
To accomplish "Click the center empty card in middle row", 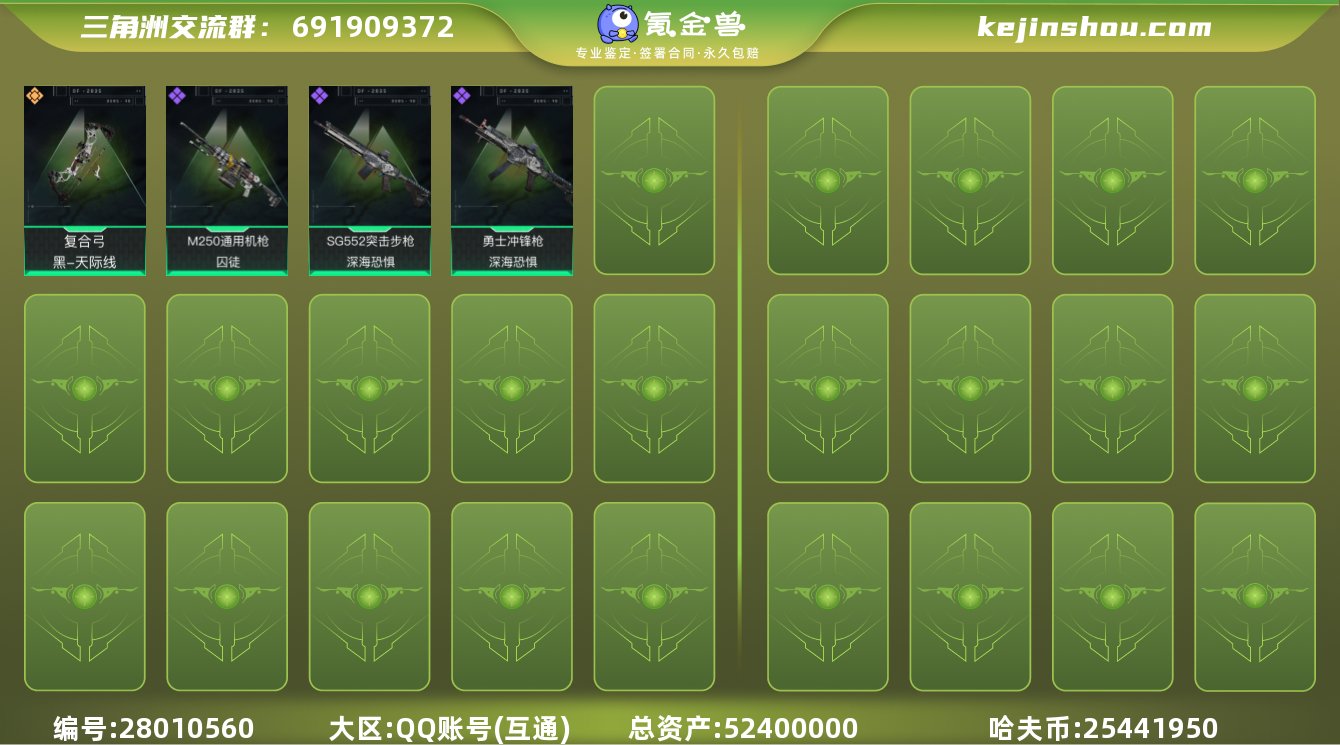I will [654, 389].
